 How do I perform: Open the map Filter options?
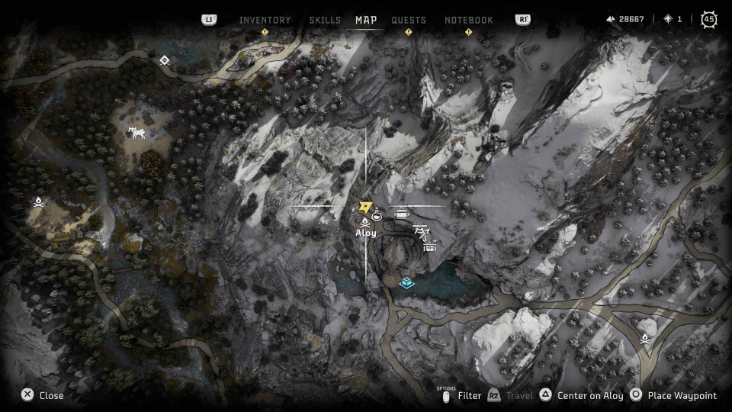pos(462,396)
